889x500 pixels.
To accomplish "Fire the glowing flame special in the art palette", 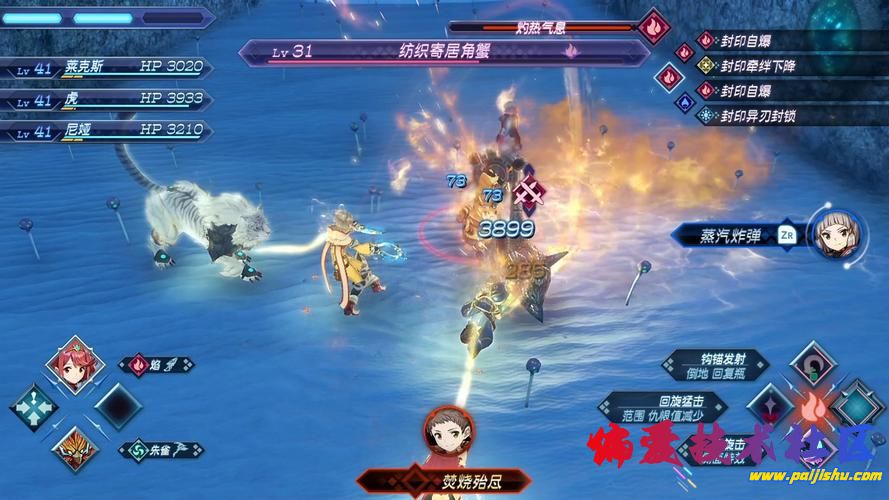I will 812,408.
